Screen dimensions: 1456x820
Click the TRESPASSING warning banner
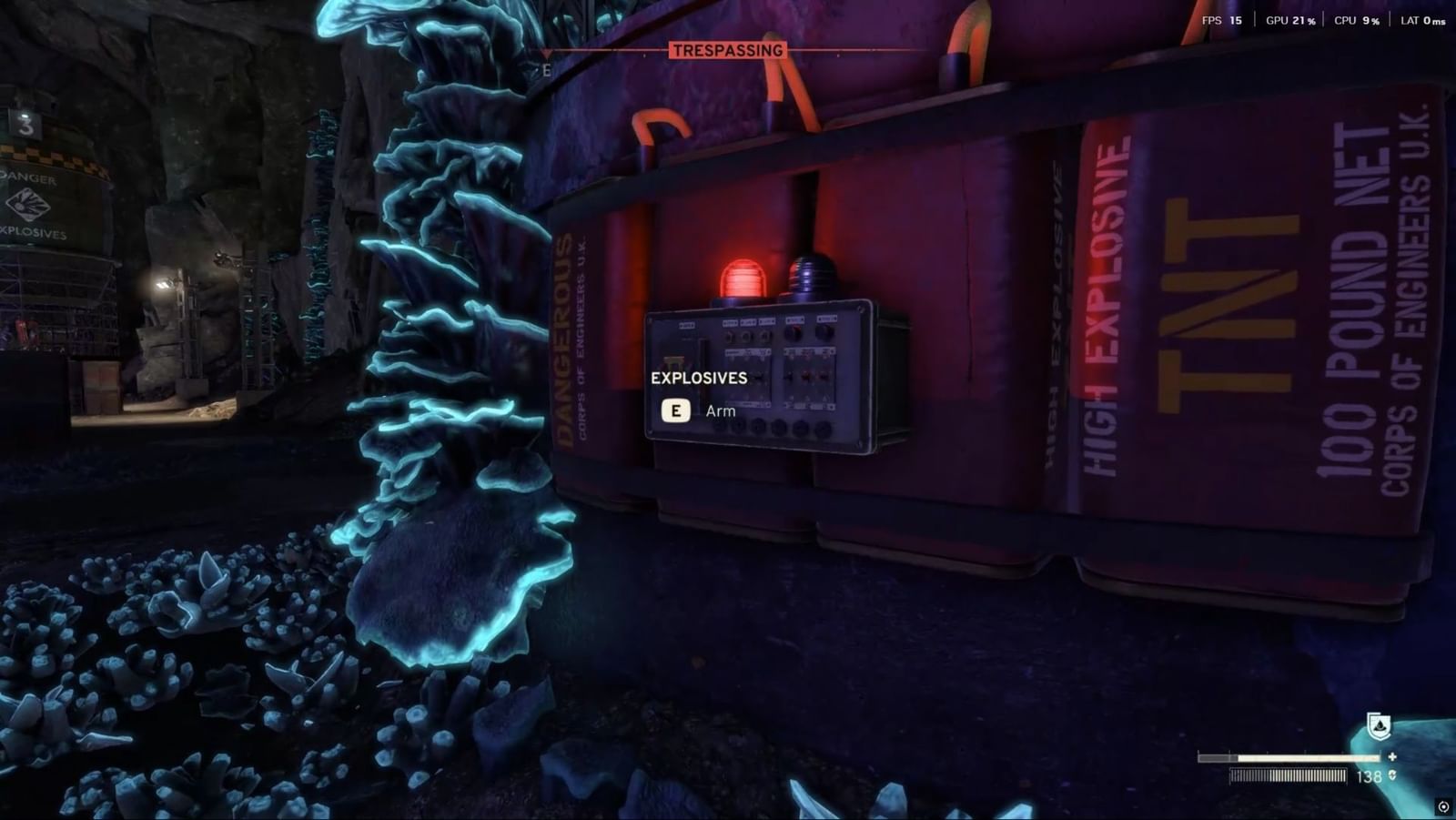click(x=727, y=50)
